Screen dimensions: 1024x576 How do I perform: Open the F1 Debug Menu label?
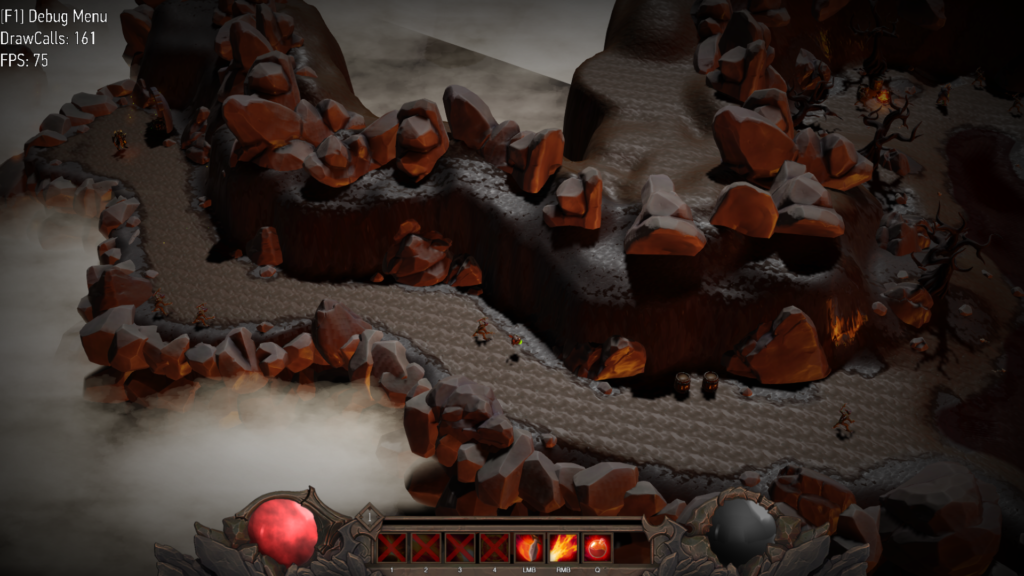click(54, 17)
